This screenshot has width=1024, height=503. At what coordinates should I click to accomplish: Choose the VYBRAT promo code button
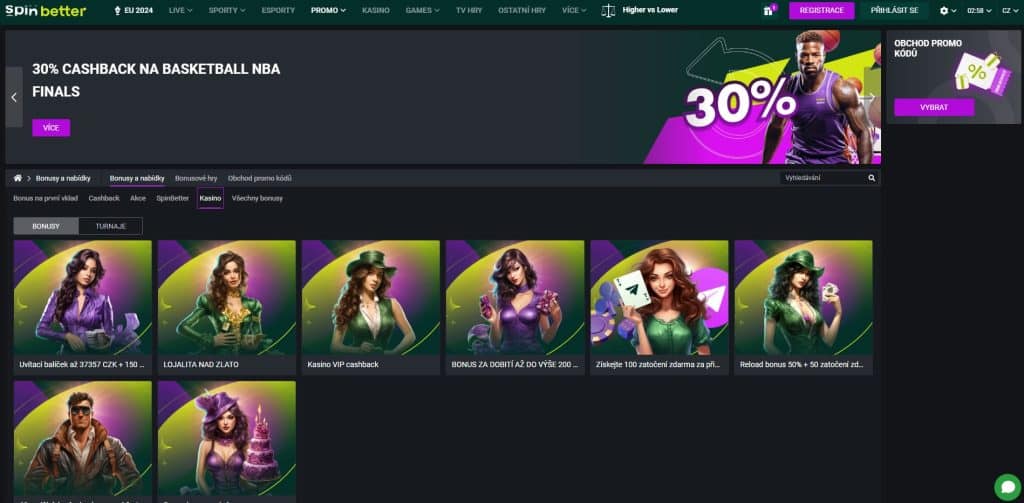click(933, 107)
